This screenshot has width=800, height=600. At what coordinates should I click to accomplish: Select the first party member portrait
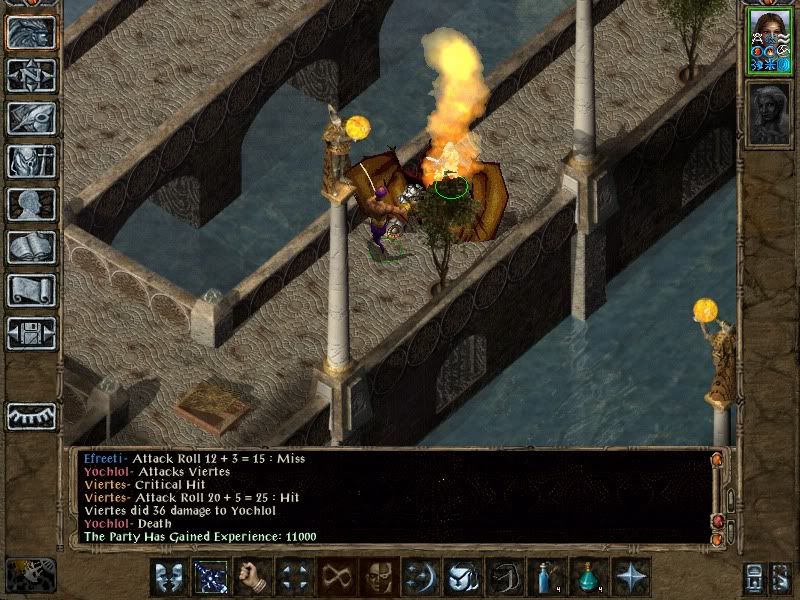770,40
